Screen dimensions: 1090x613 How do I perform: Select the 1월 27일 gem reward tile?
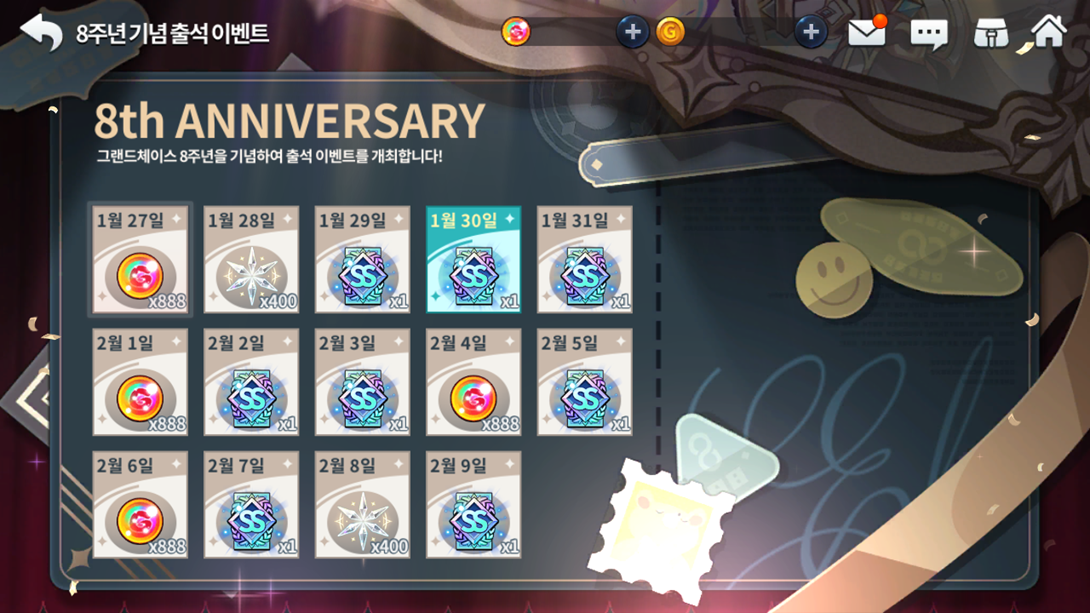click(140, 260)
